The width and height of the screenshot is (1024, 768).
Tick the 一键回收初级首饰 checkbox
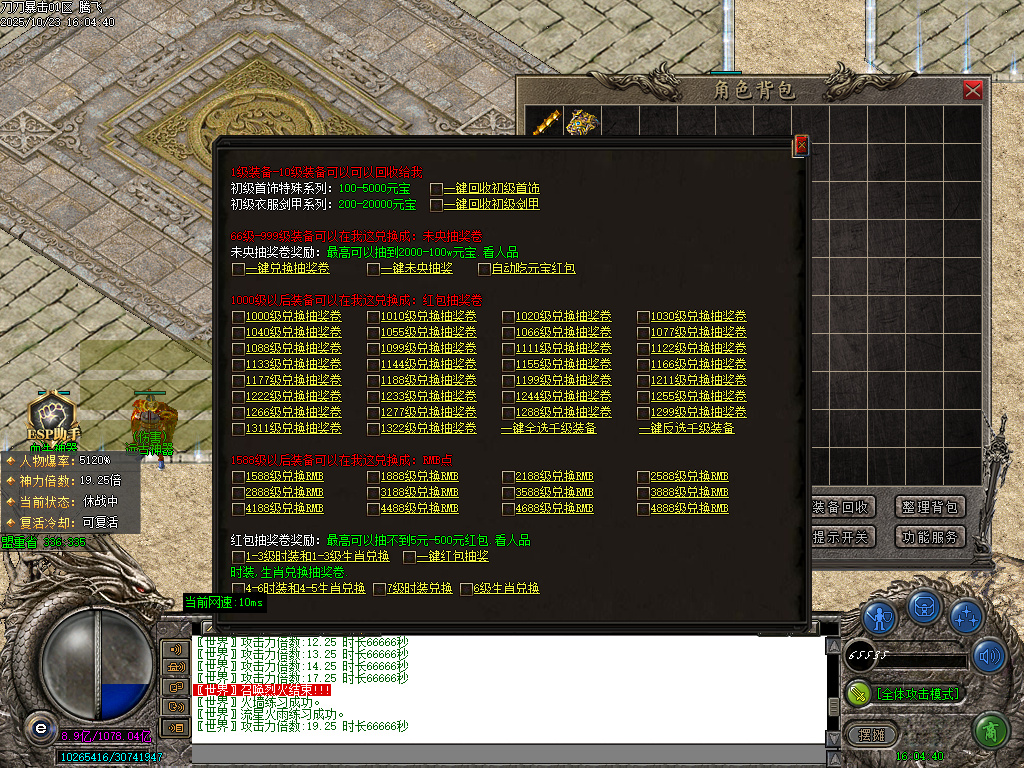click(437, 188)
